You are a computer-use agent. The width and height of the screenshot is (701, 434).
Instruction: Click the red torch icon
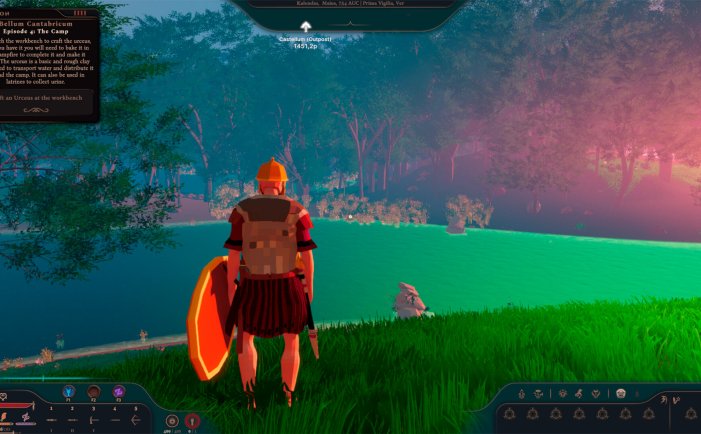(x=192, y=421)
